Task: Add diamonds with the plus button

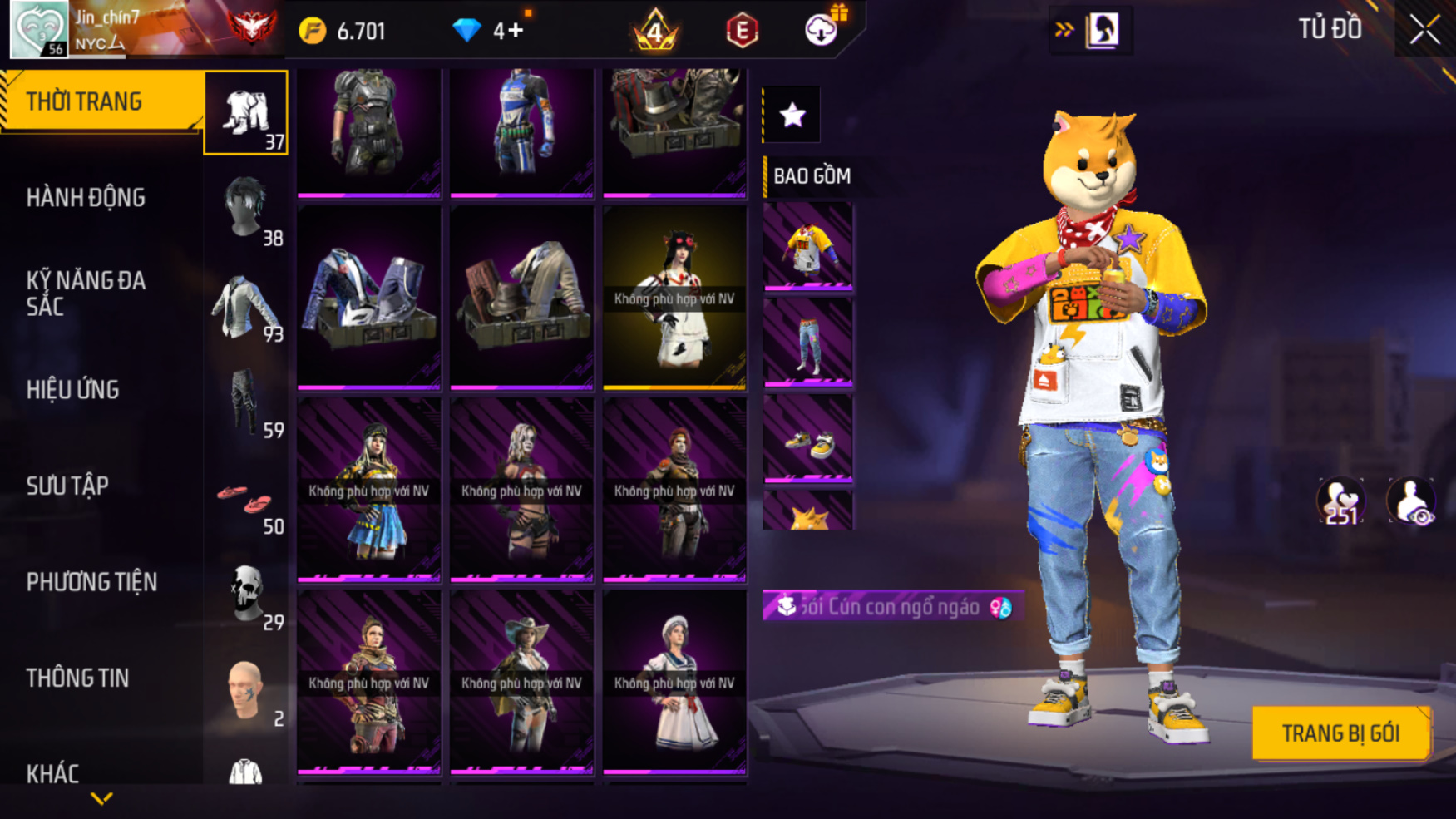Action: tap(516, 31)
